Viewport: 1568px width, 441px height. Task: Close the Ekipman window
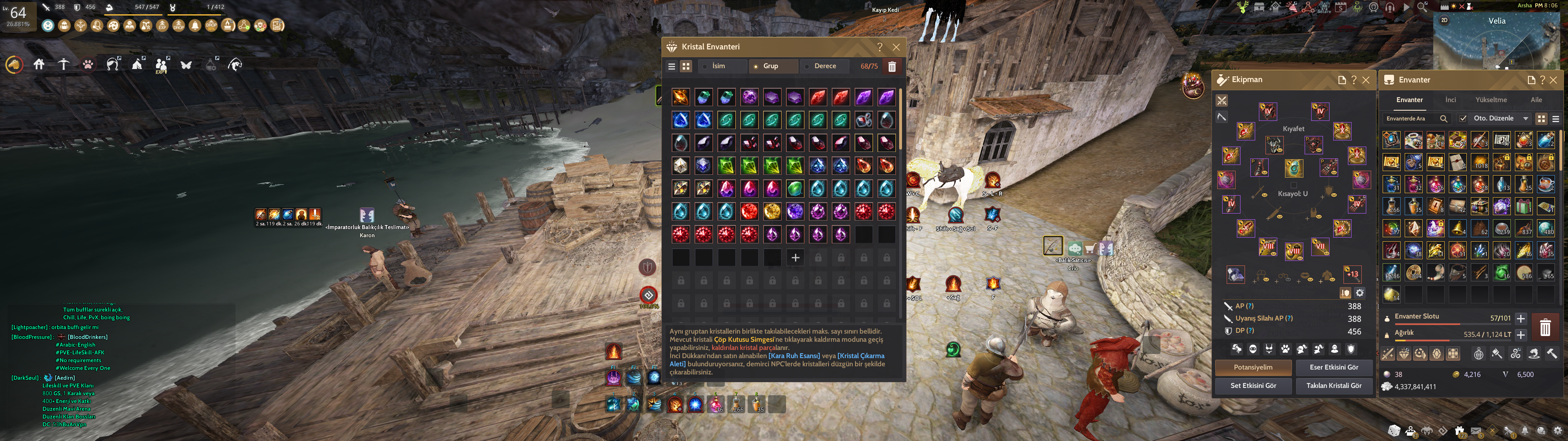tap(1366, 80)
